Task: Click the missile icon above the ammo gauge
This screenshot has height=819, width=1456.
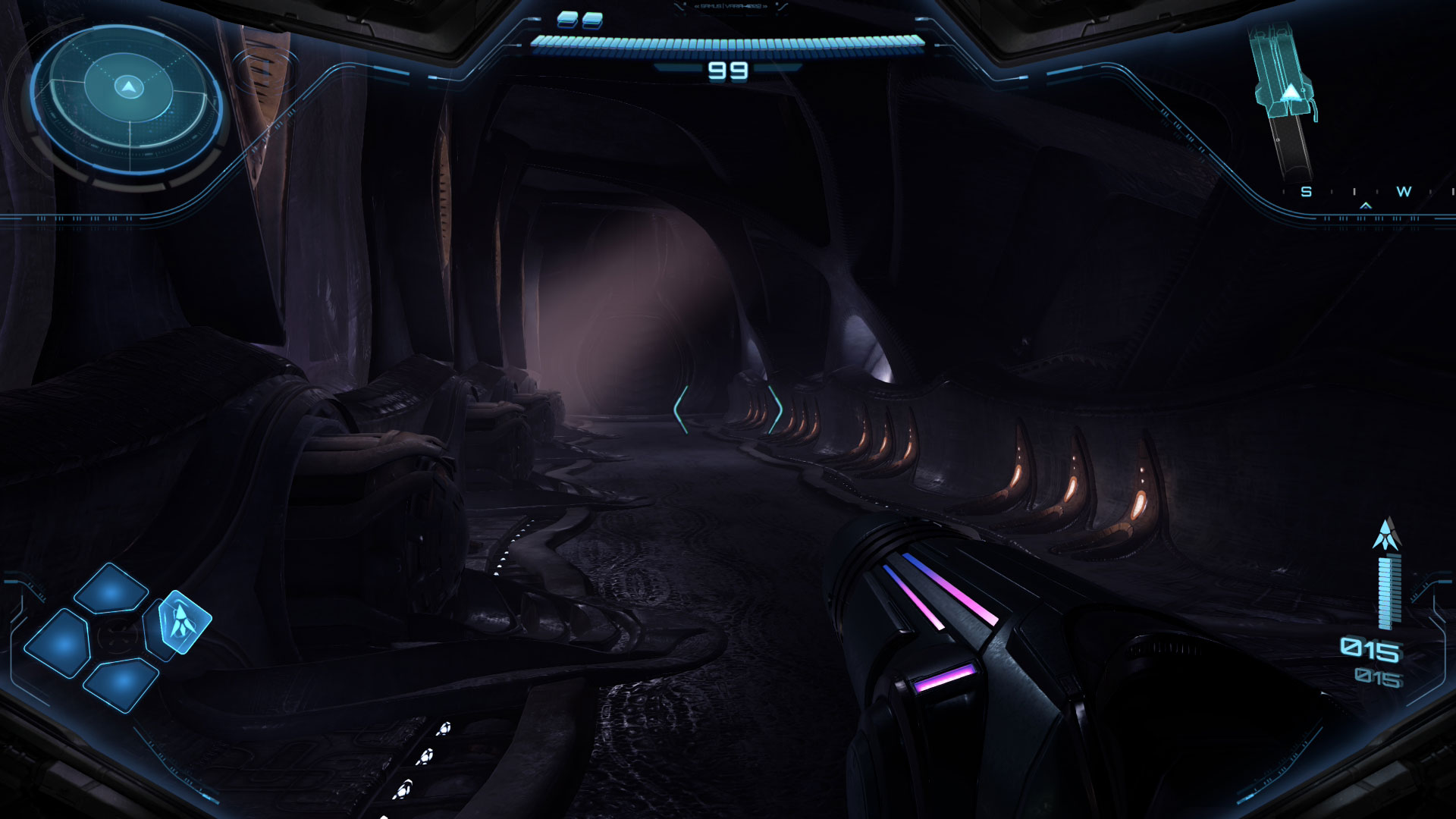Action: pos(1386,535)
